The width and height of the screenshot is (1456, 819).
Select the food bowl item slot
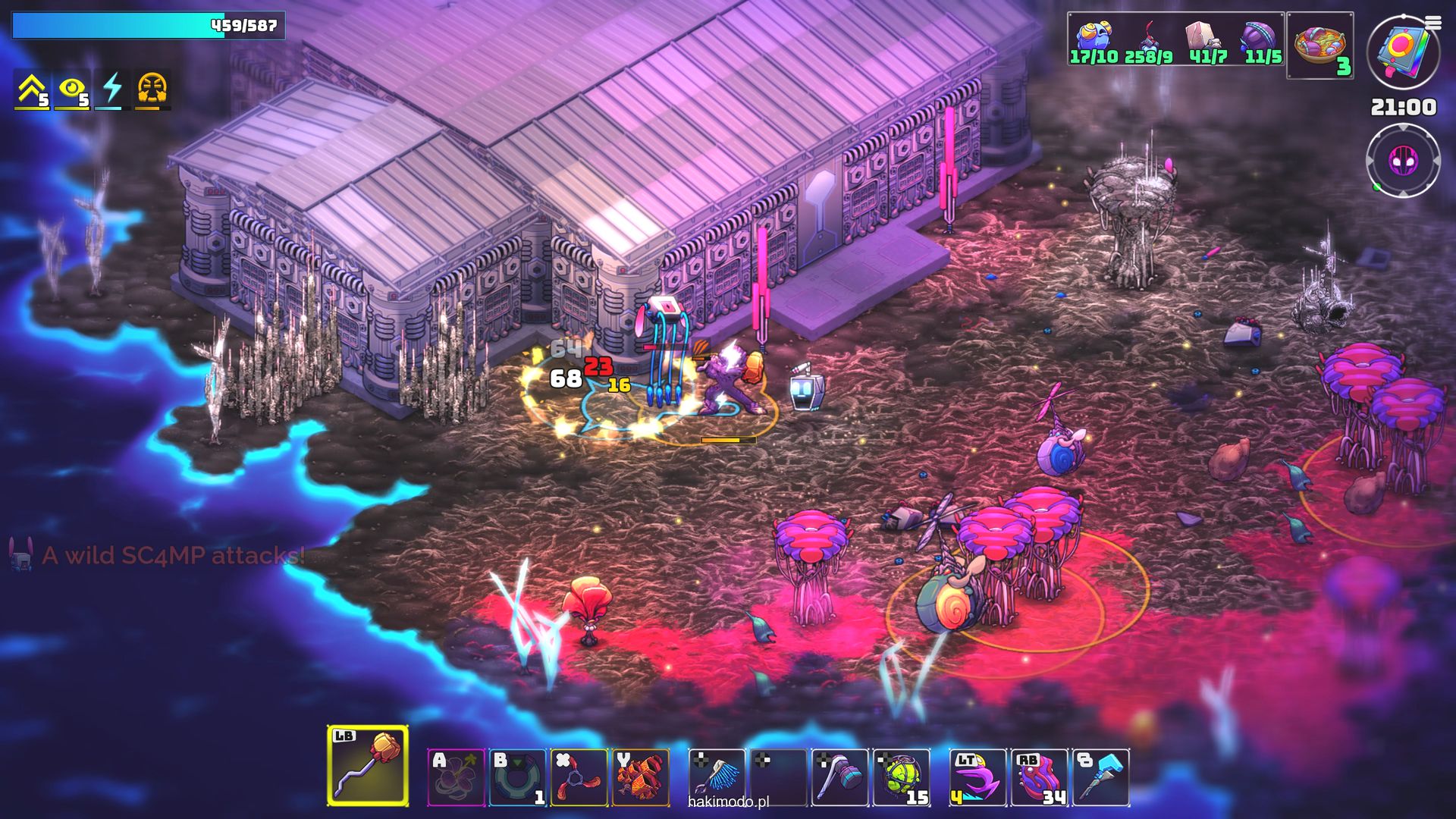[1320, 45]
